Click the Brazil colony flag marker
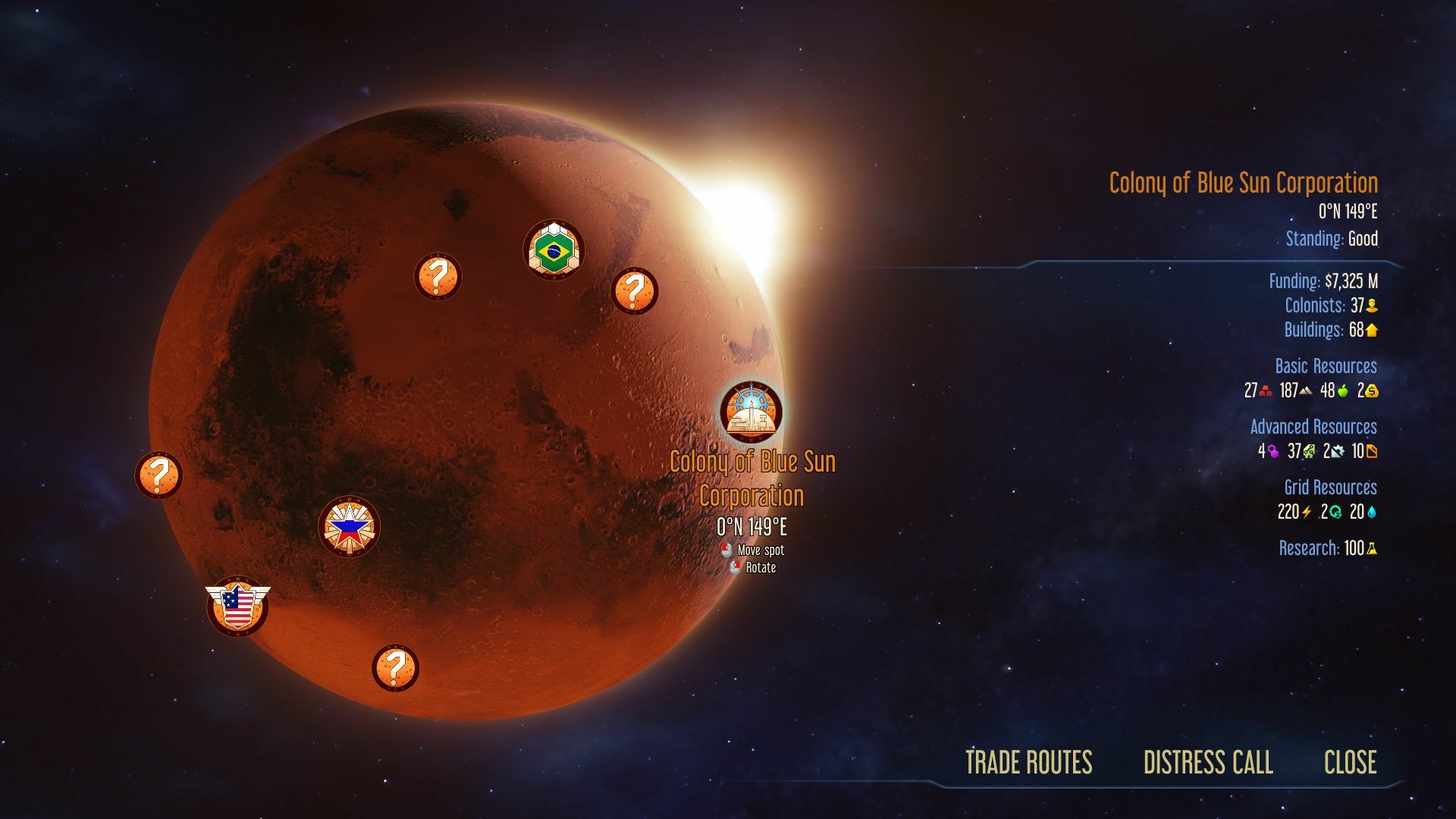The image size is (1456, 819). (554, 248)
